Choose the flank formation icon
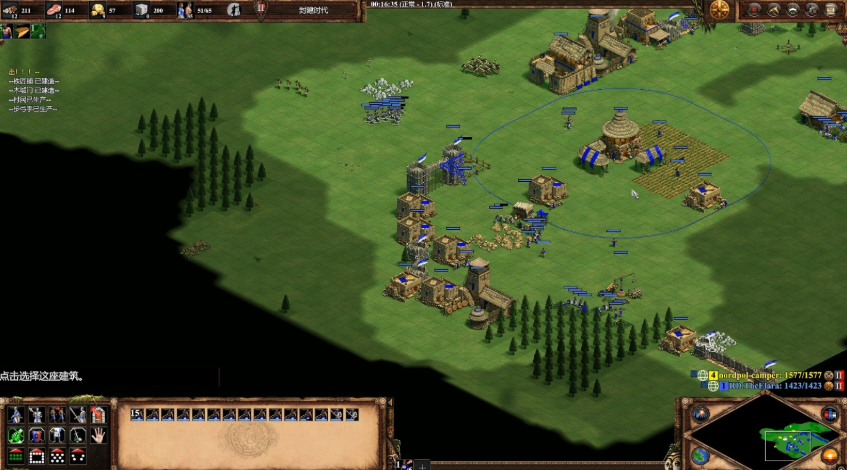Image resolution: width=847 pixels, height=470 pixels. 77,456
